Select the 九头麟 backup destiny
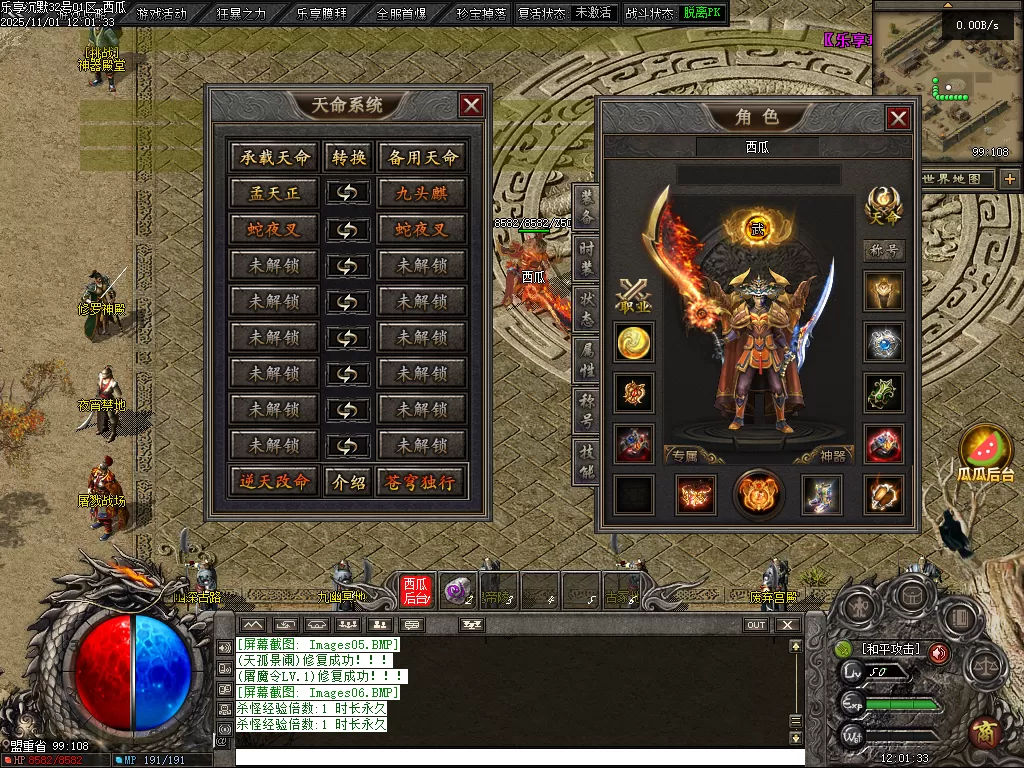 click(421, 193)
